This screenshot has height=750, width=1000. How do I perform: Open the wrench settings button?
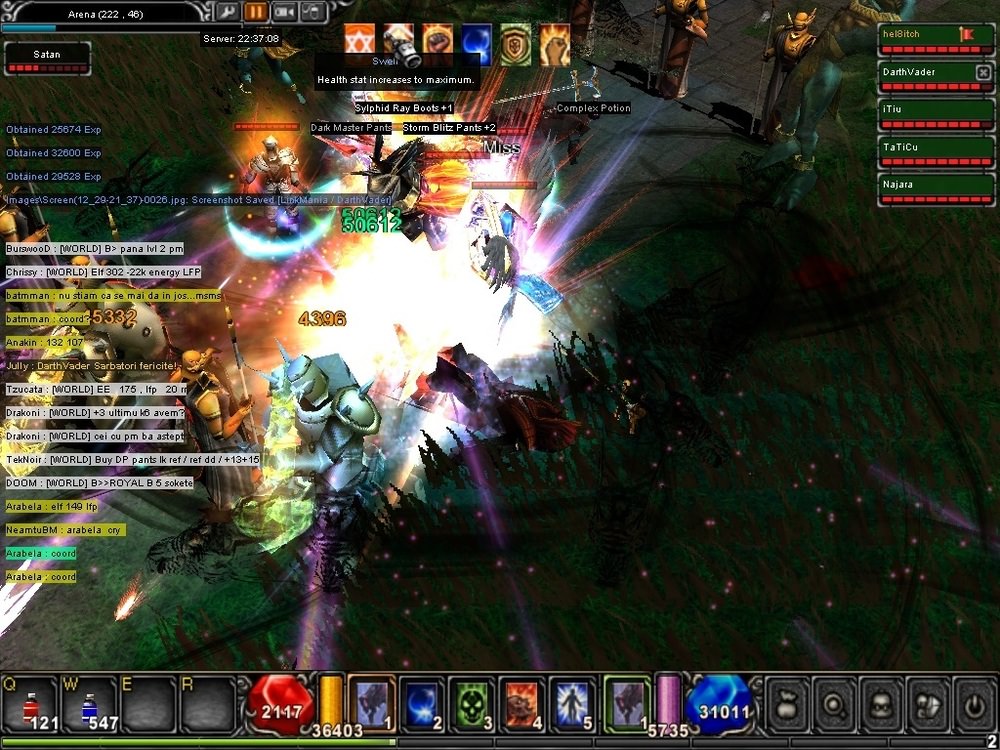(x=228, y=12)
